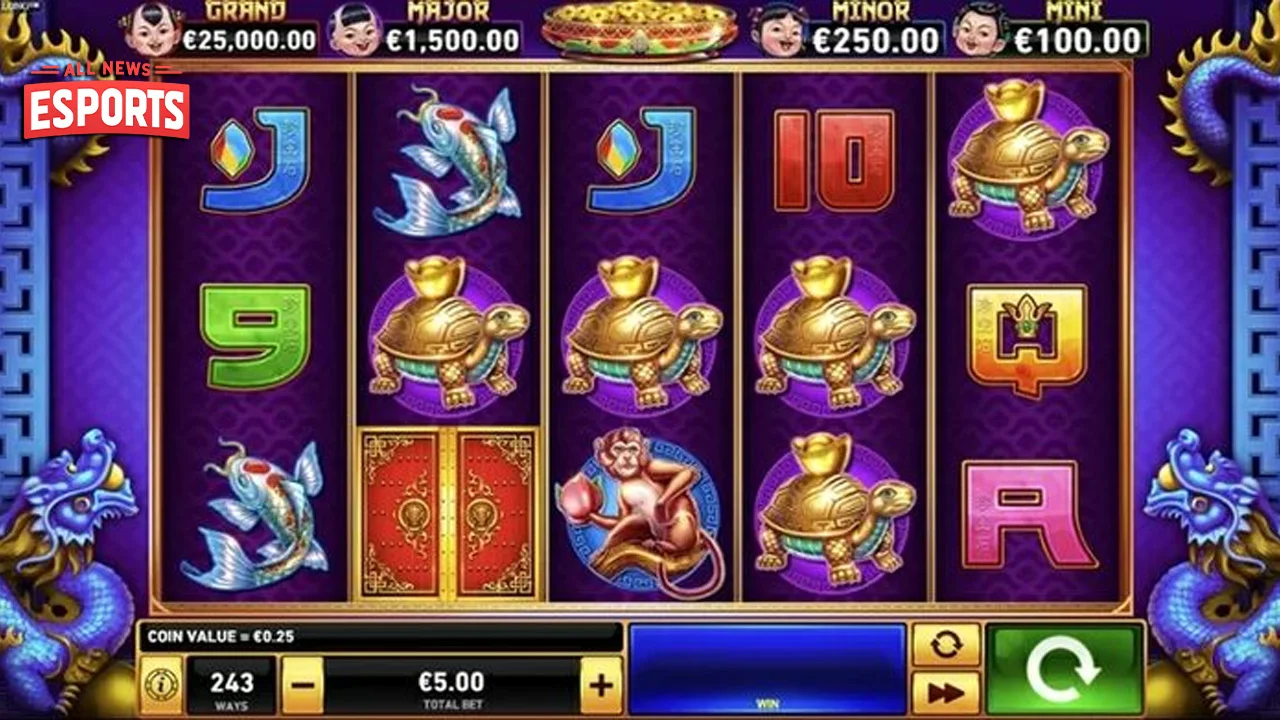Decrease the total bet with minus

tap(303, 686)
